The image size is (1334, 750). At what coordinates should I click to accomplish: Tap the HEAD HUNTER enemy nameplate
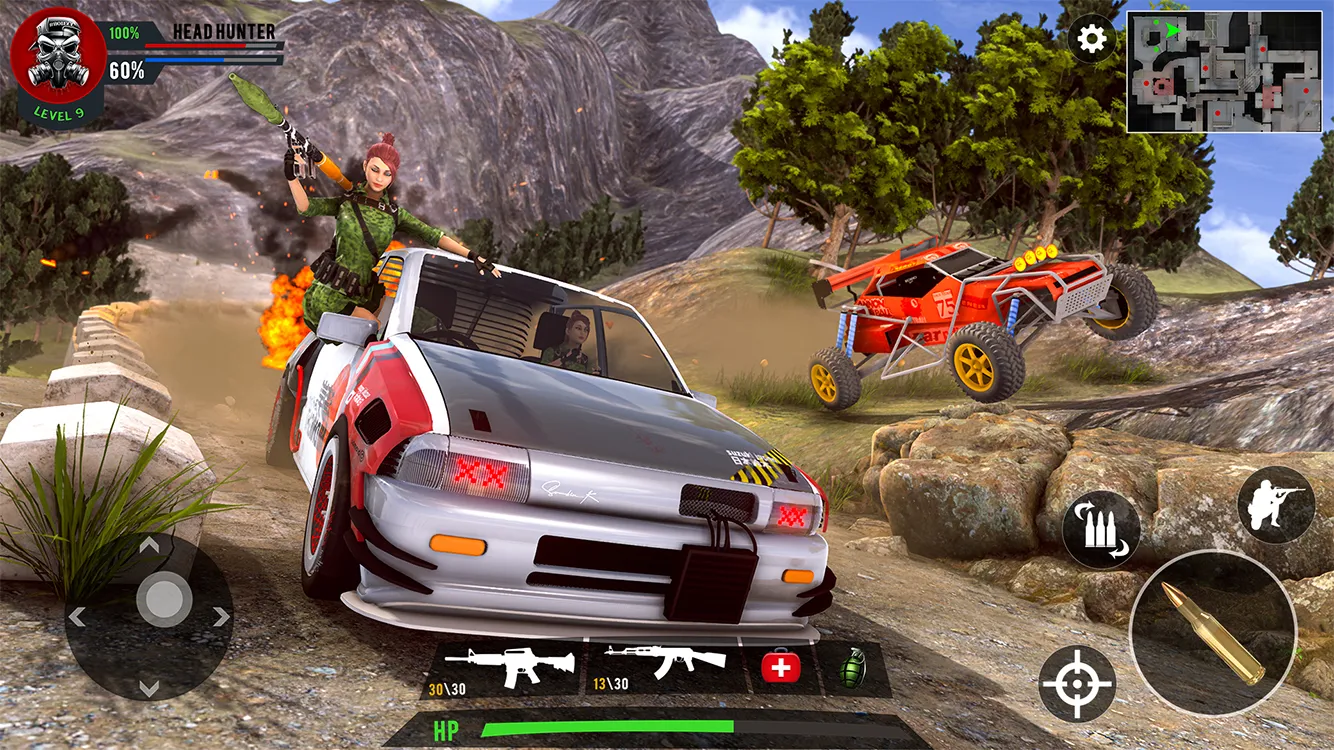point(222,32)
